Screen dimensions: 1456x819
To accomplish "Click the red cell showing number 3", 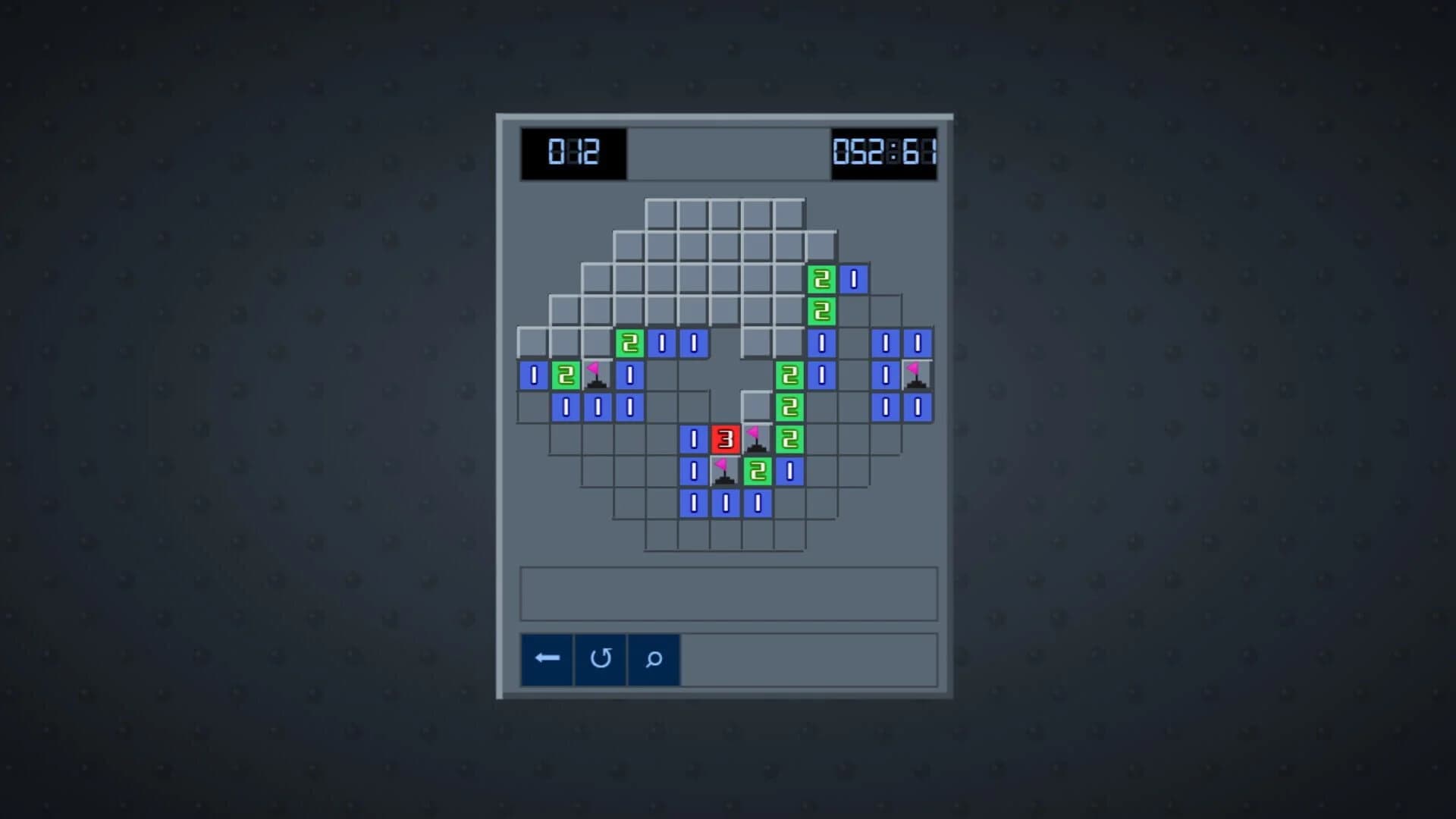I will (724, 438).
